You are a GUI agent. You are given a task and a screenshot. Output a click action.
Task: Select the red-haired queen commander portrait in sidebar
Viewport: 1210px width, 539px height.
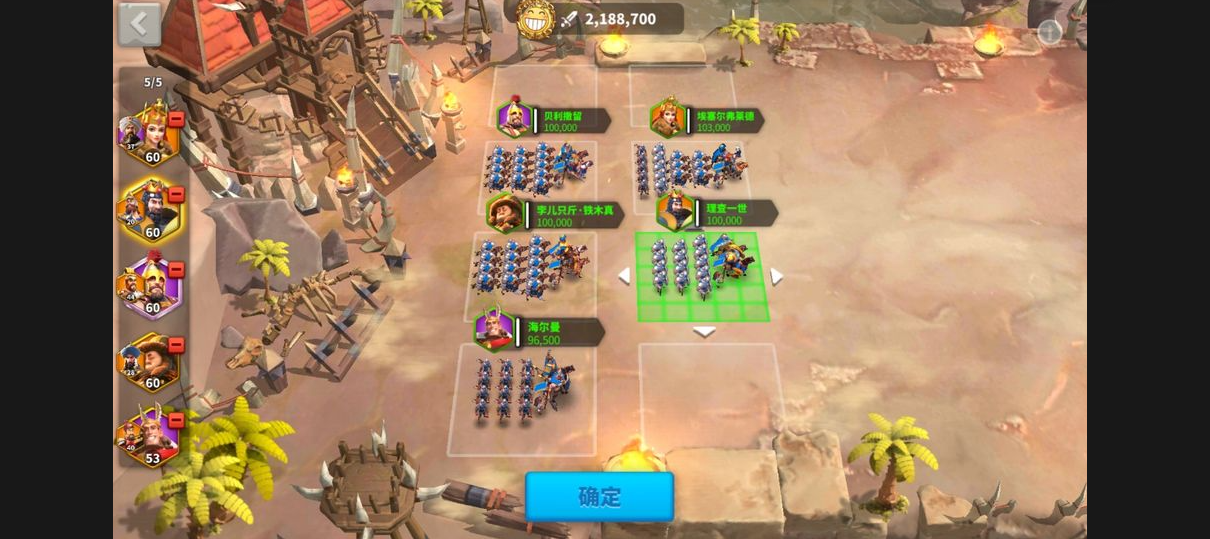point(149,133)
